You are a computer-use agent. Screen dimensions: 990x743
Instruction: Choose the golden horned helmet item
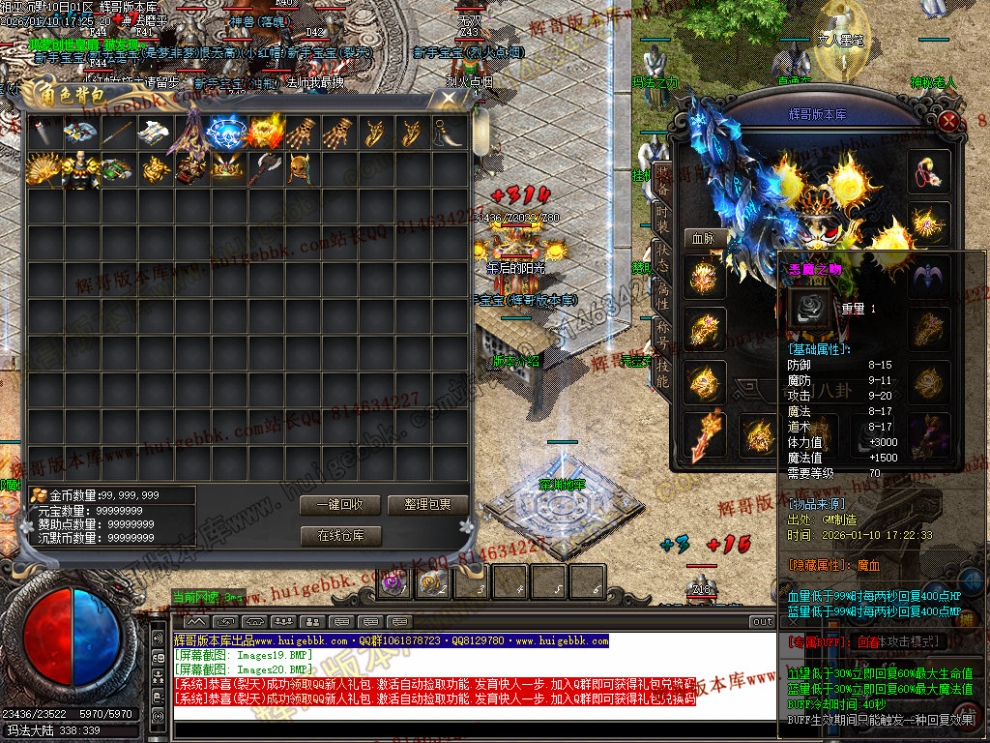[301, 169]
